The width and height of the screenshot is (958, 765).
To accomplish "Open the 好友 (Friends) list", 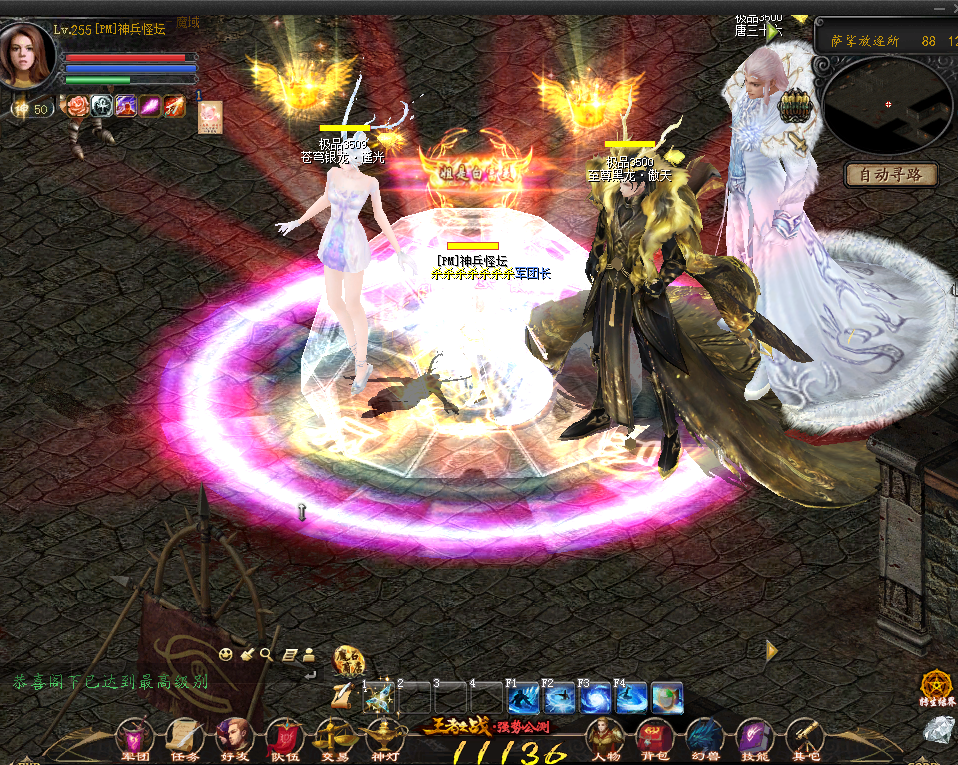I will (234, 737).
